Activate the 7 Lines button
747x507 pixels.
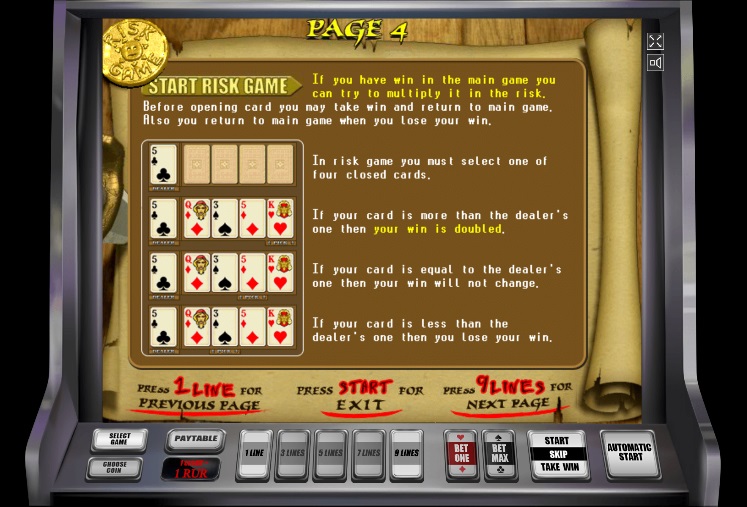[367, 453]
